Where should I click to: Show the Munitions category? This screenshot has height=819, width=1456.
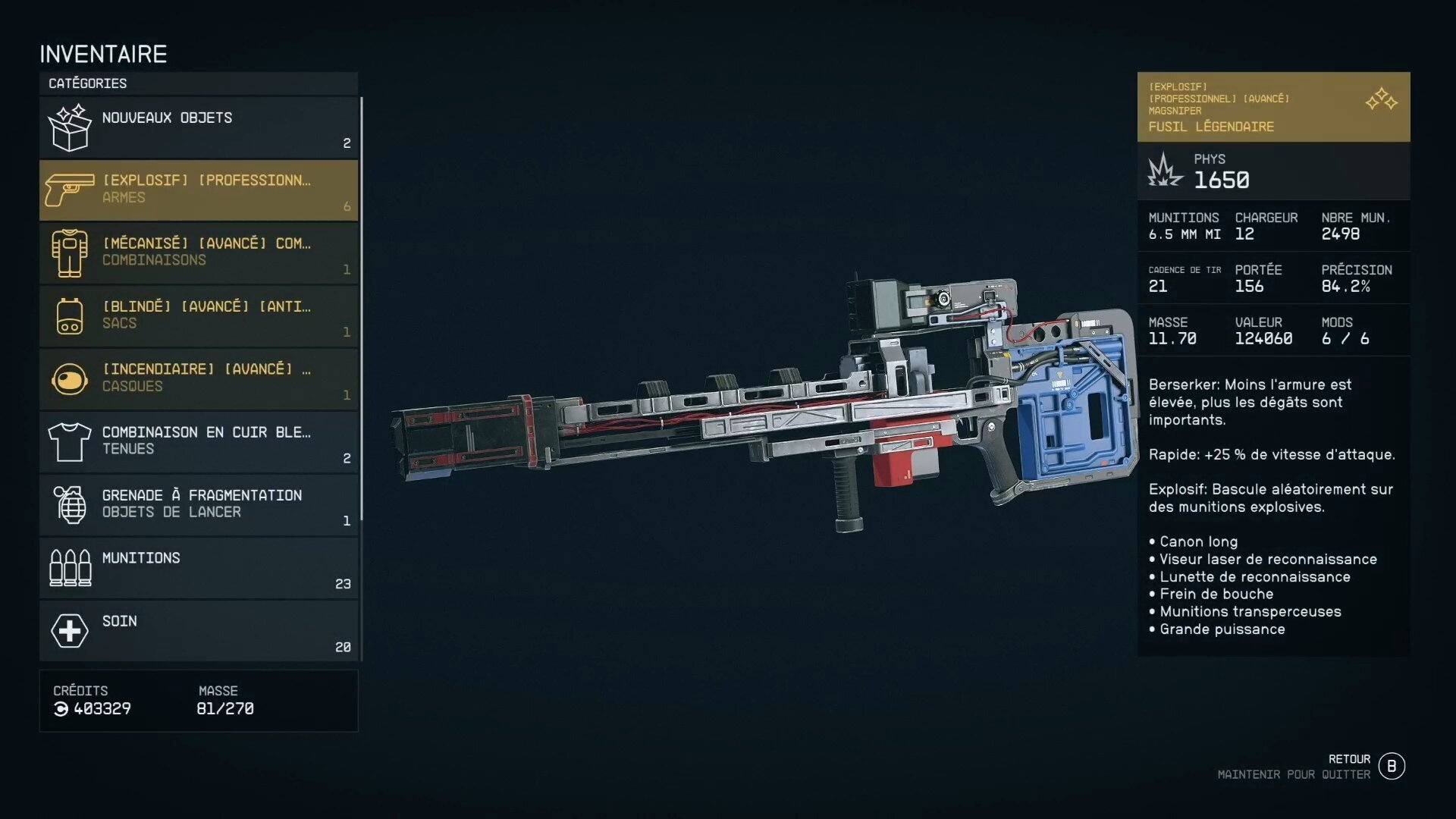click(199, 568)
